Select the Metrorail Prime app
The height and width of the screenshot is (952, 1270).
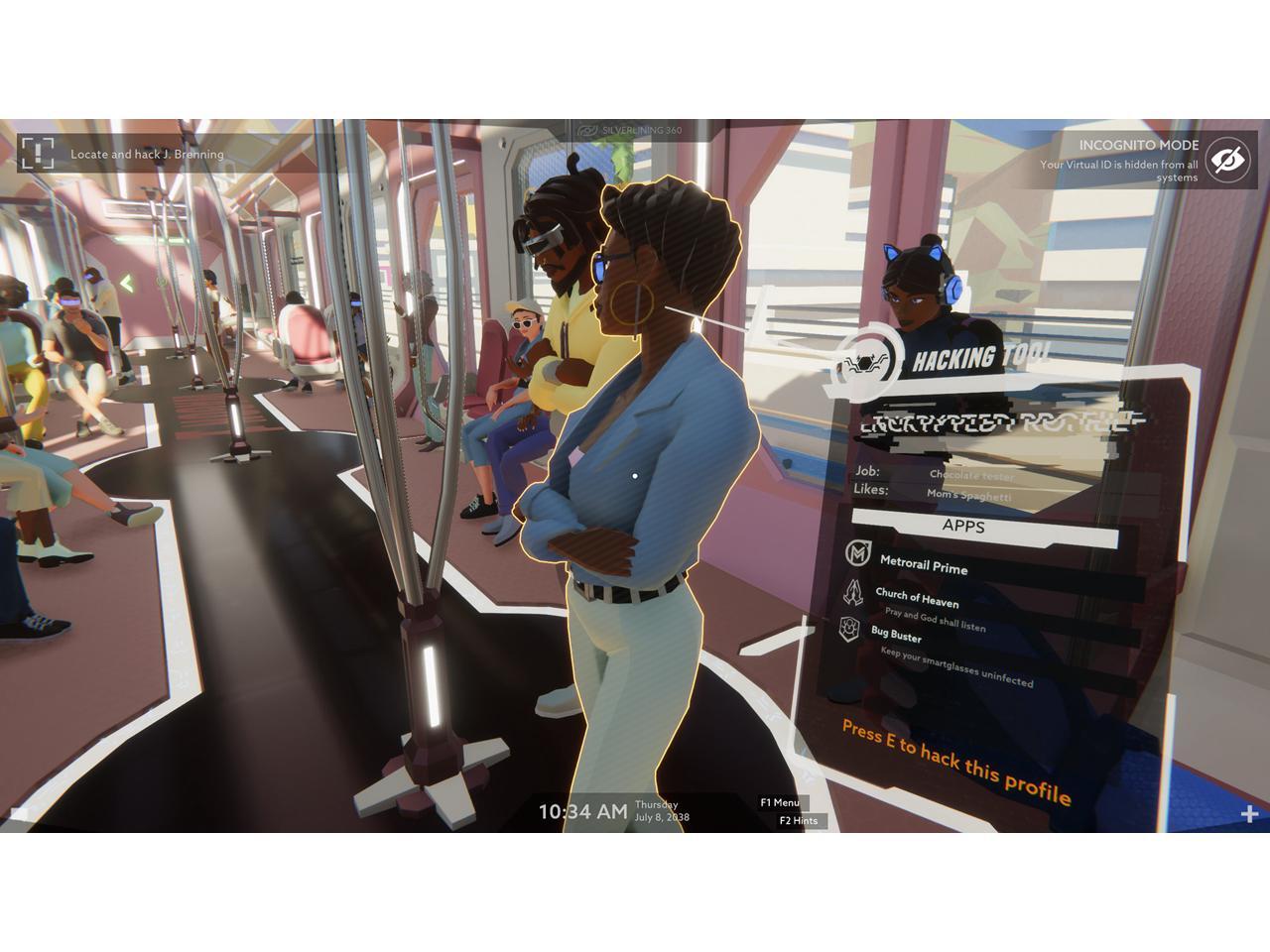(923, 564)
